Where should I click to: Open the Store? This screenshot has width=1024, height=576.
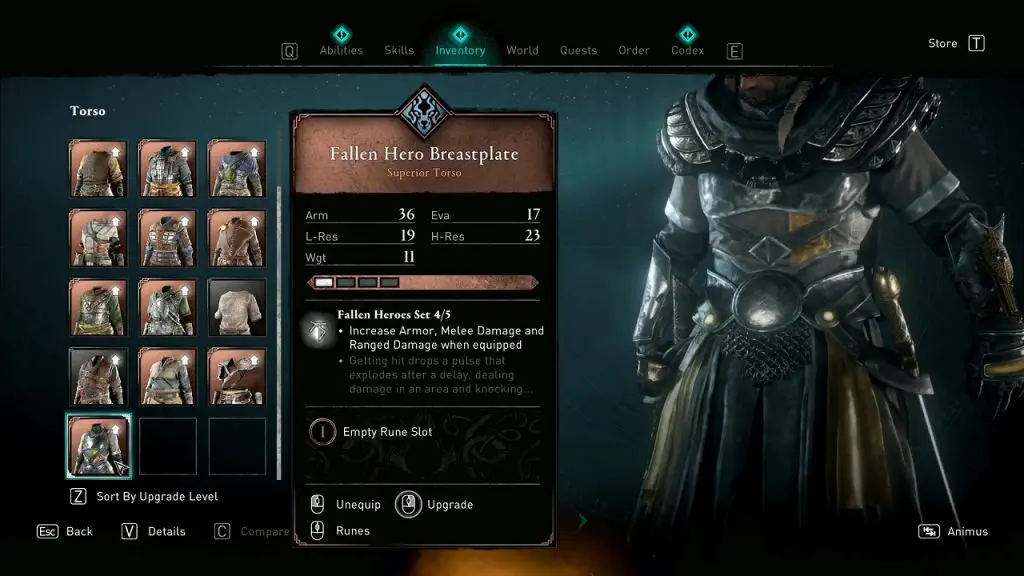pos(943,44)
